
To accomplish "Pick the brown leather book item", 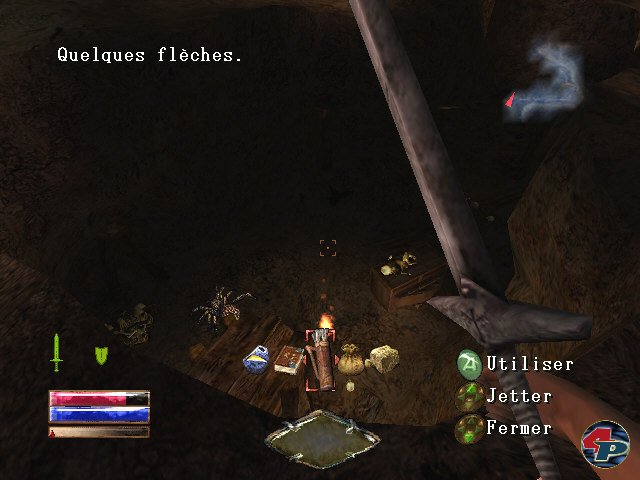I will (289, 359).
